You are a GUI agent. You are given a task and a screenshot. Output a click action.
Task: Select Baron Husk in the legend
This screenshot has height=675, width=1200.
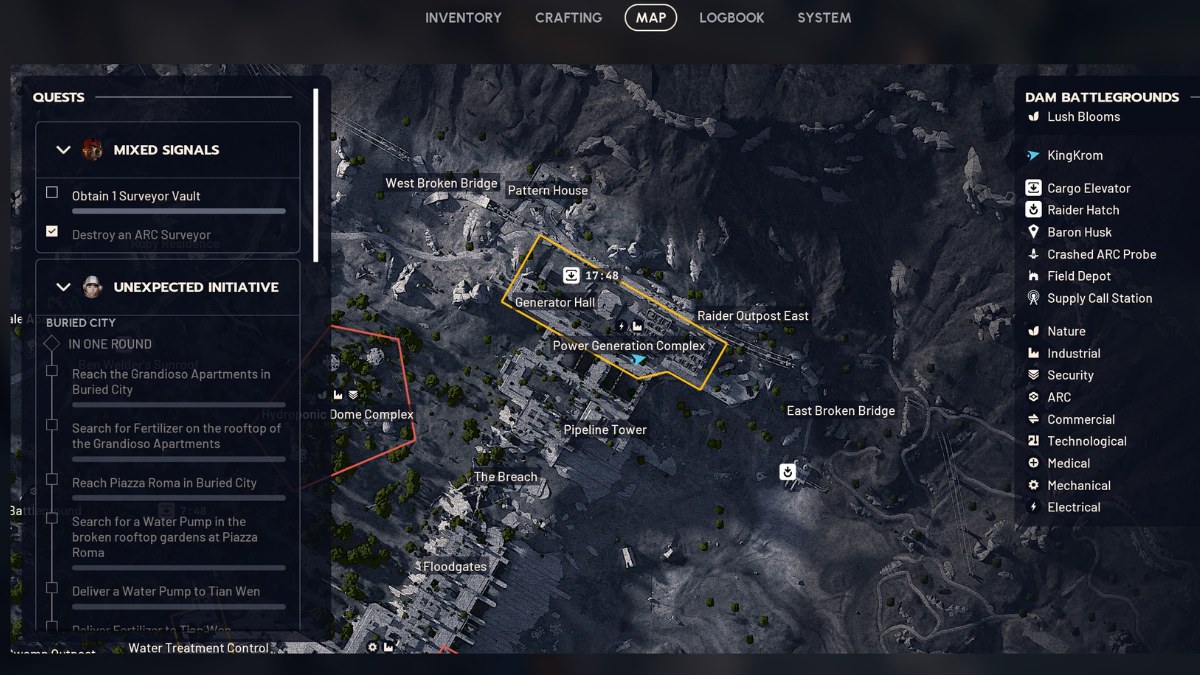(1079, 232)
